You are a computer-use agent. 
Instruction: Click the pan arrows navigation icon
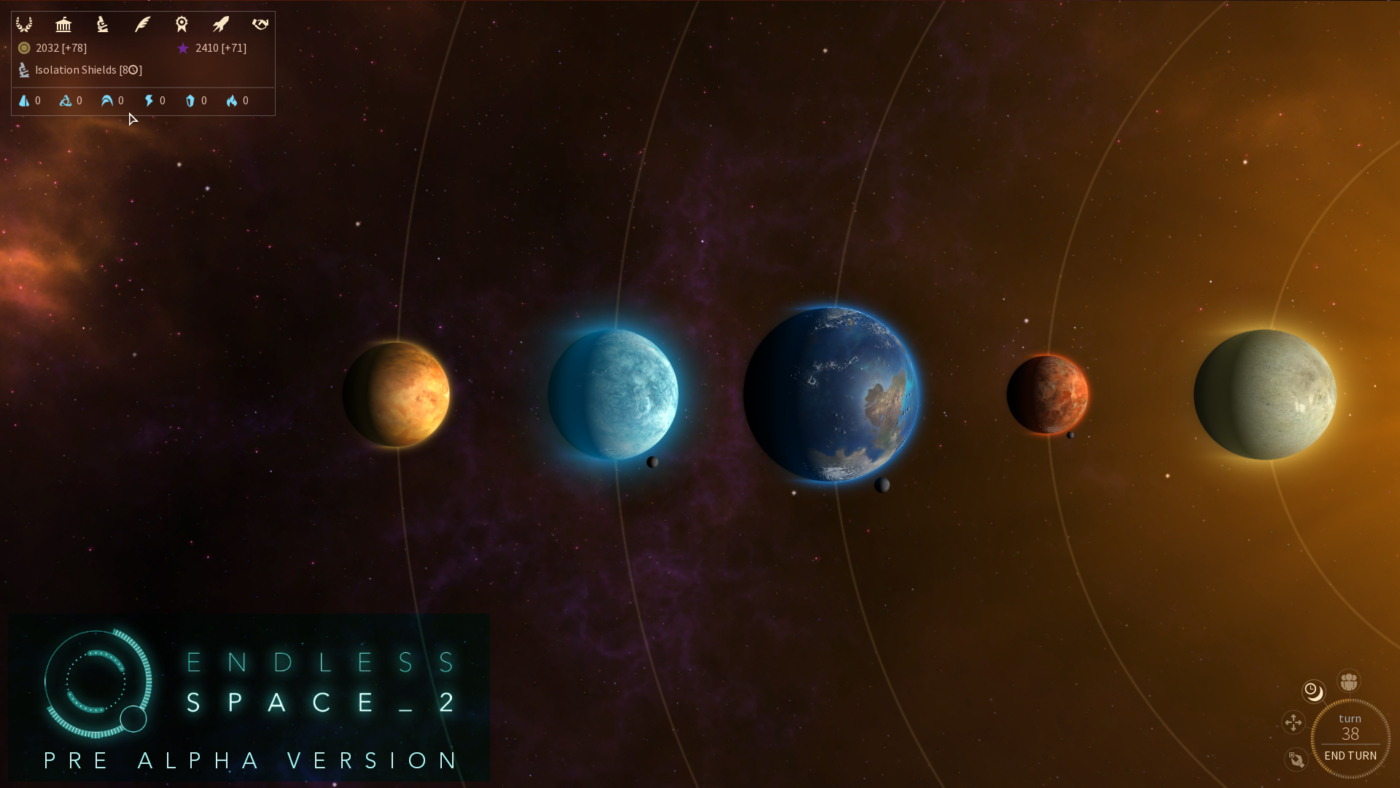coord(1293,722)
